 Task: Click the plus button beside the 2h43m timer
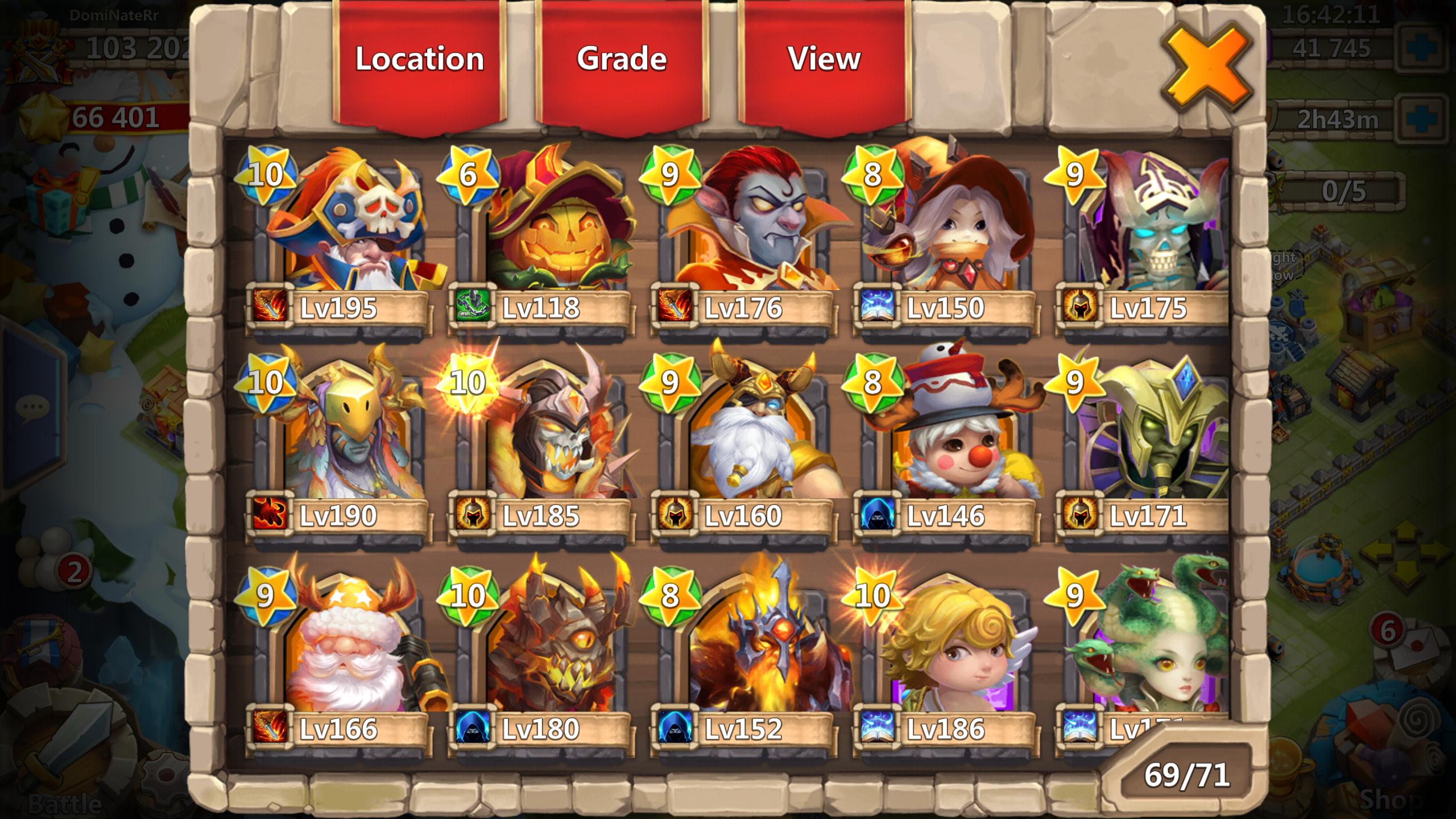click(1421, 117)
